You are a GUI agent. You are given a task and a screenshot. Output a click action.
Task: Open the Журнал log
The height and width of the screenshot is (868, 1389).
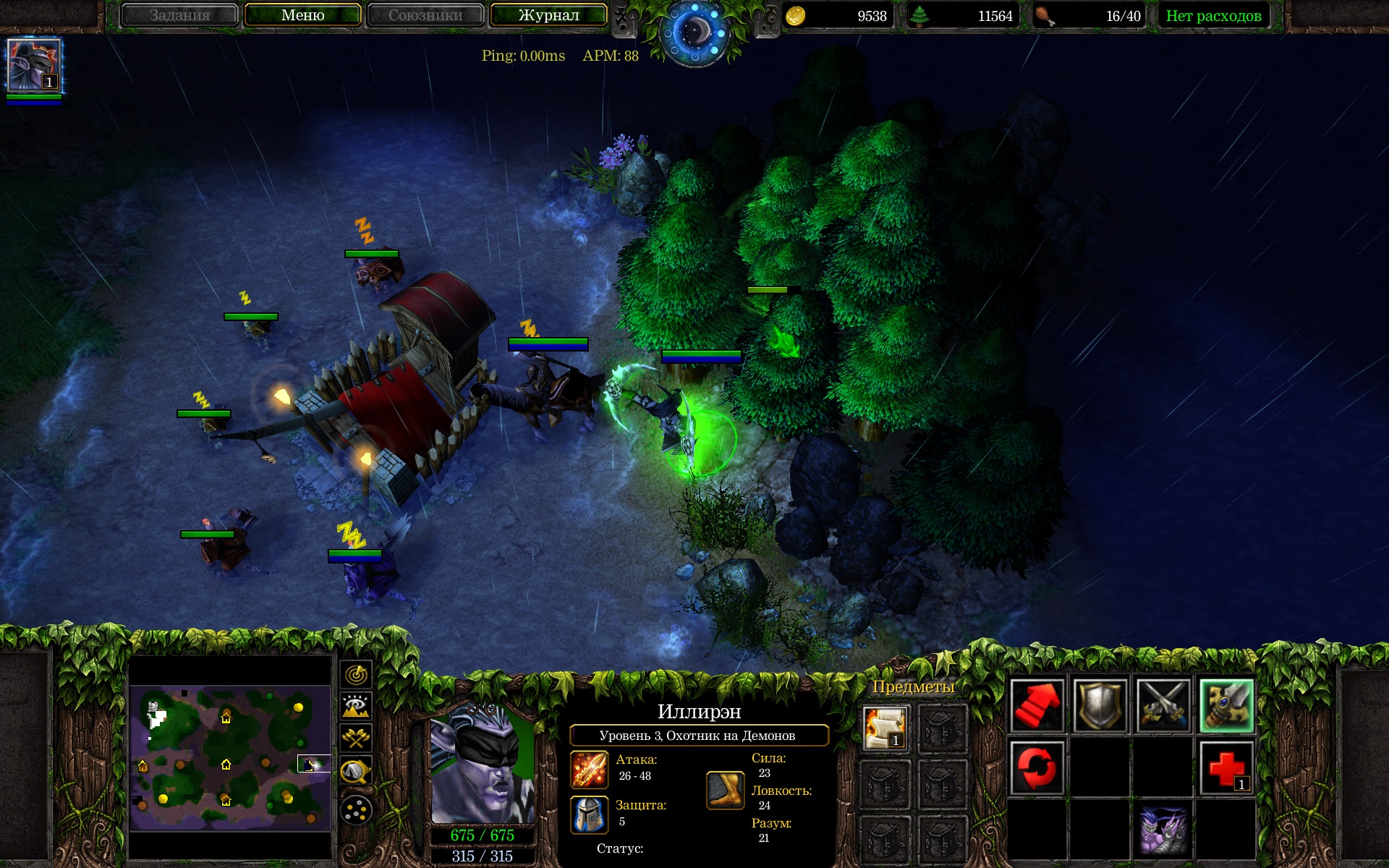click(x=548, y=15)
